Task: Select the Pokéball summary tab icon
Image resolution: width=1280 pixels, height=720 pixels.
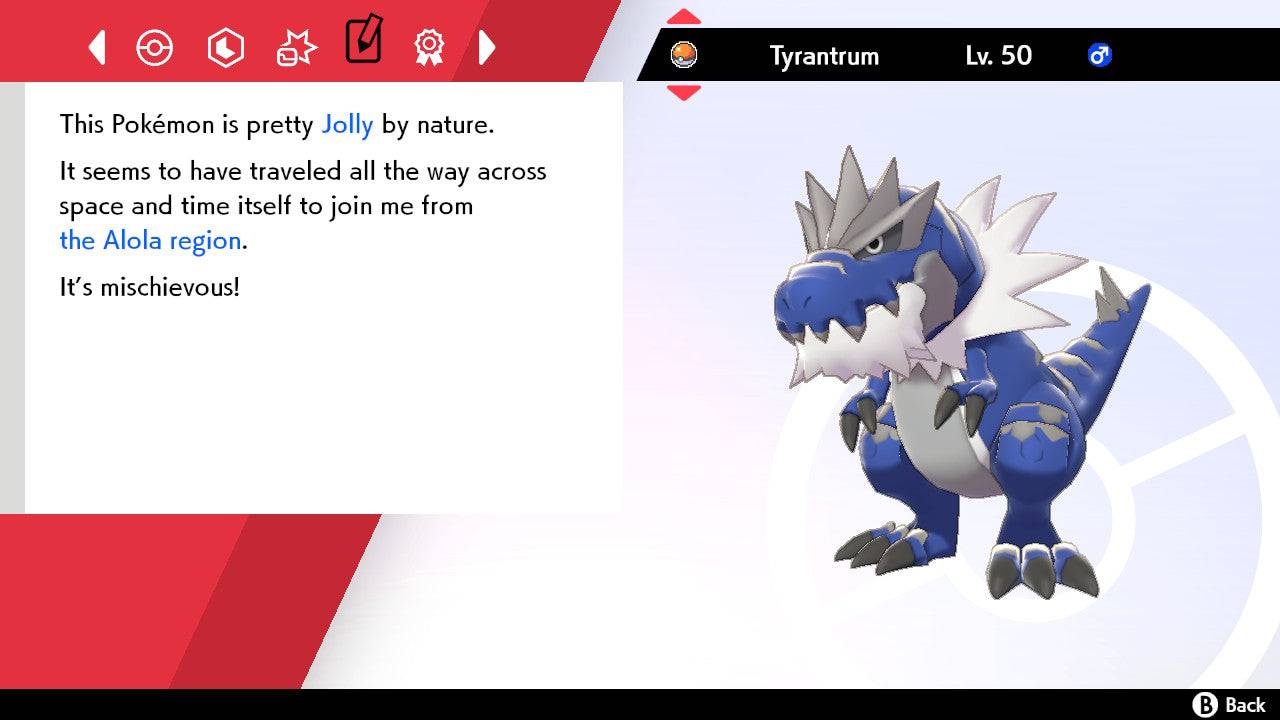Action: pos(156,46)
